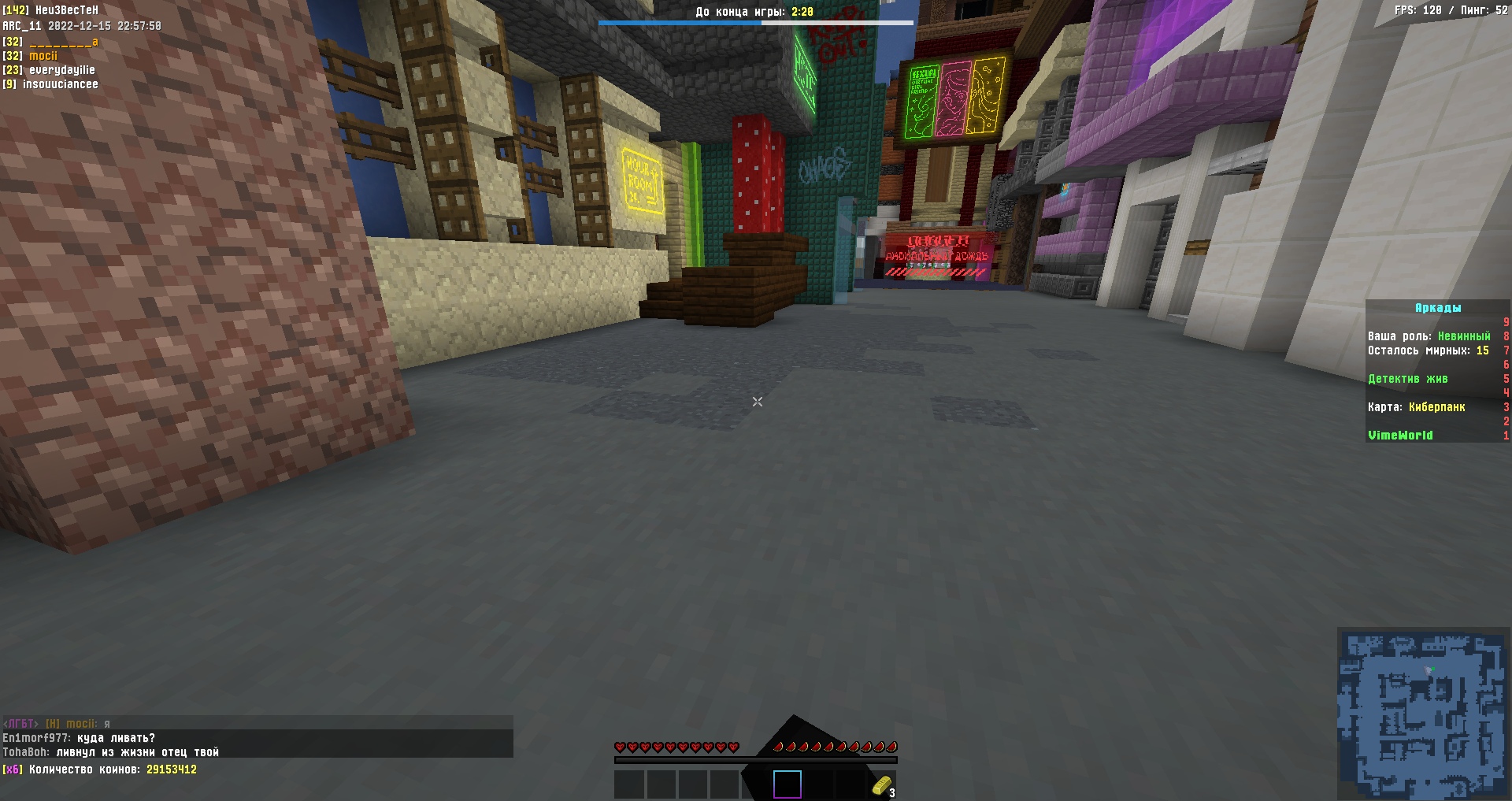Click the FPS: 120 / Пинг: 52 indicator

point(1453,11)
